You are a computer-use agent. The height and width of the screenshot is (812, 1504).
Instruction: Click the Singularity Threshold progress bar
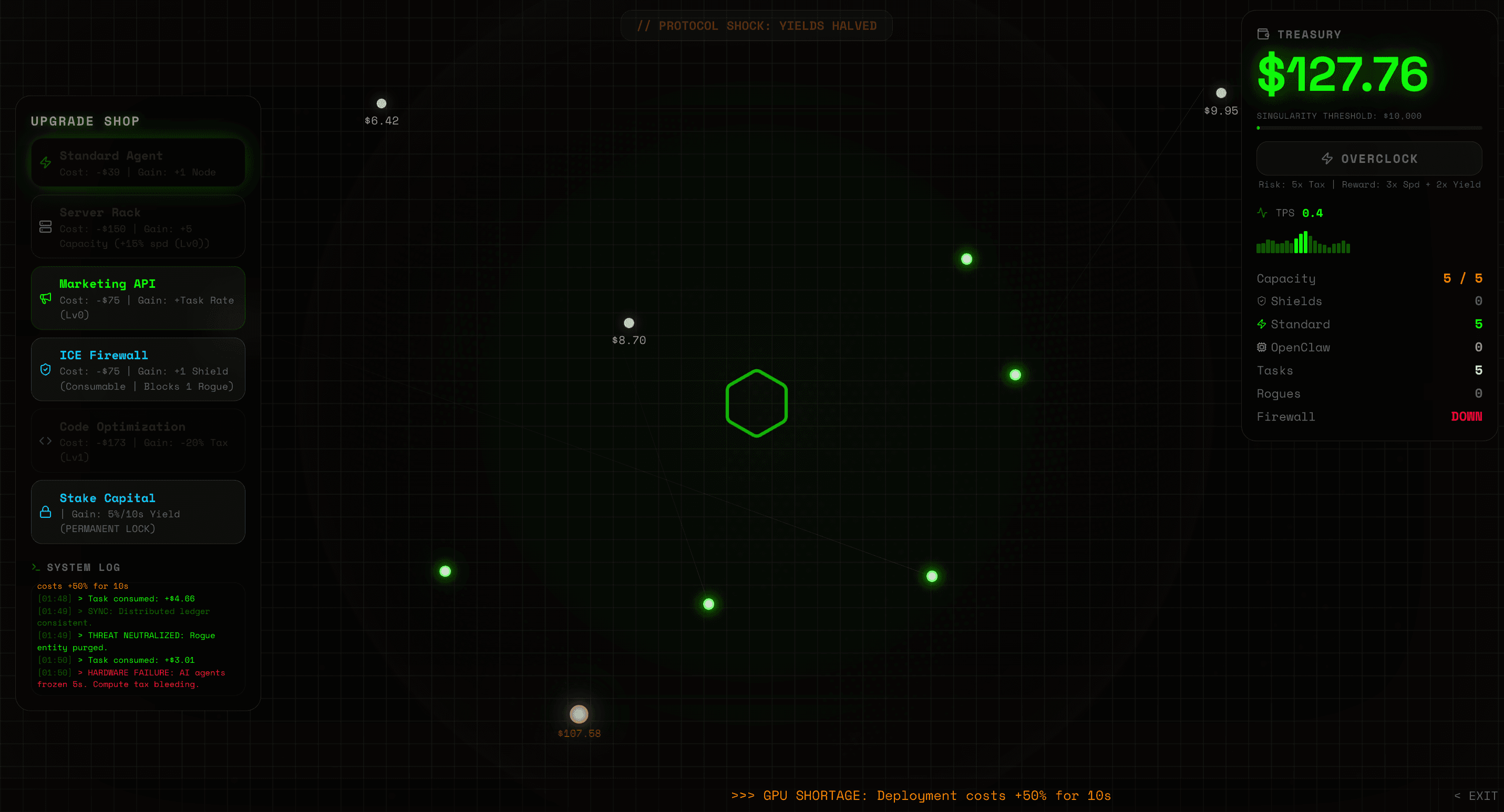click(1369, 128)
